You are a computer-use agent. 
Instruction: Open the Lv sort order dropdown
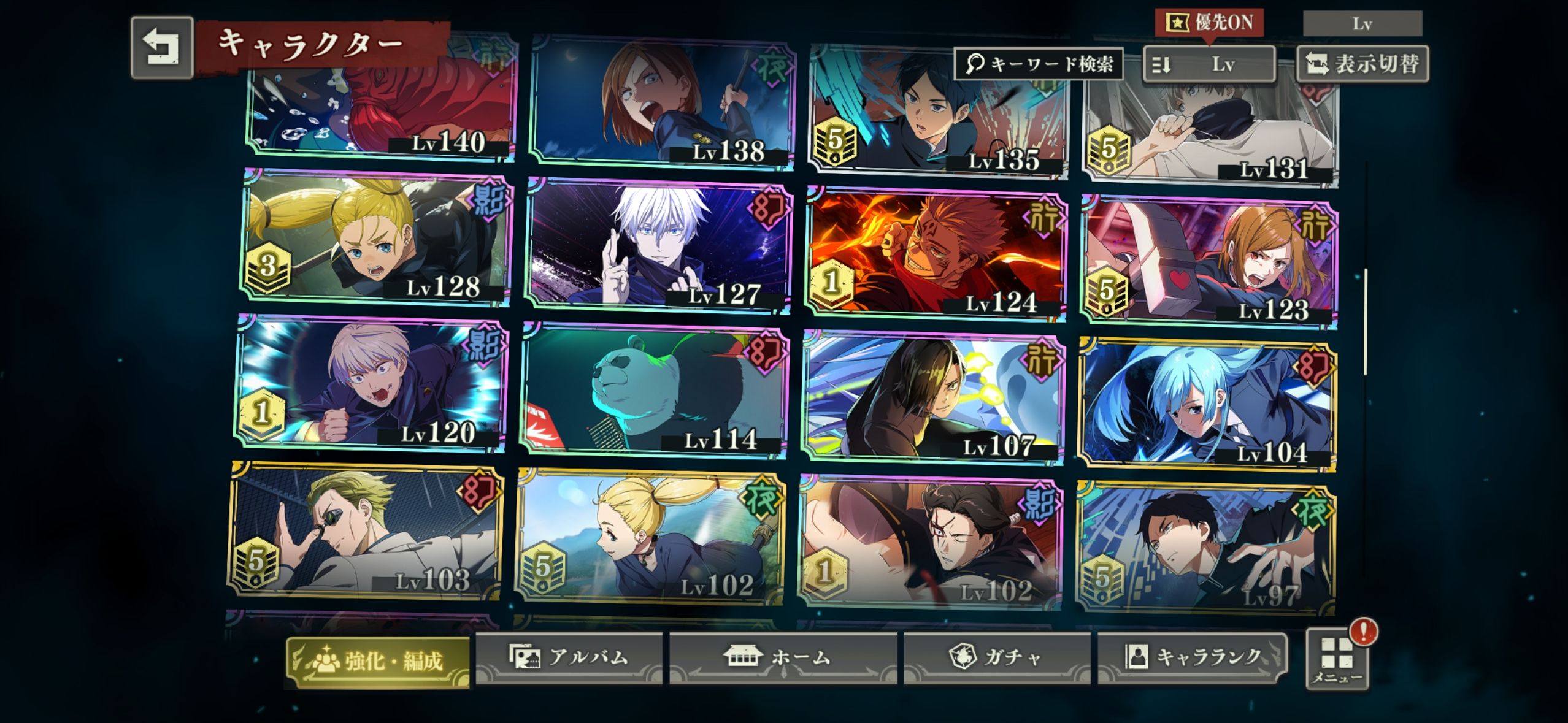[1209, 64]
